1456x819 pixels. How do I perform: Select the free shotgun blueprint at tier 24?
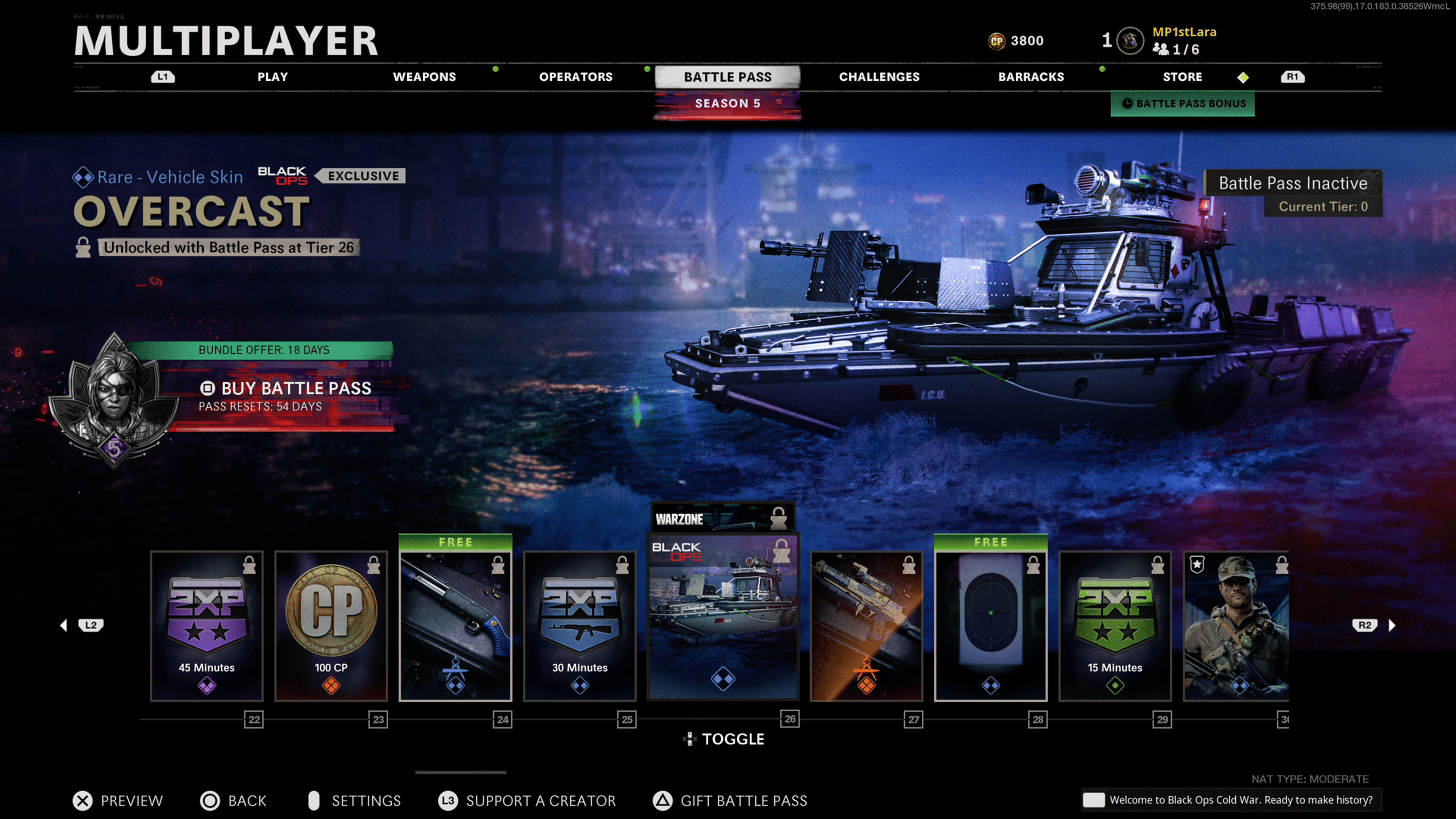coord(455,626)
